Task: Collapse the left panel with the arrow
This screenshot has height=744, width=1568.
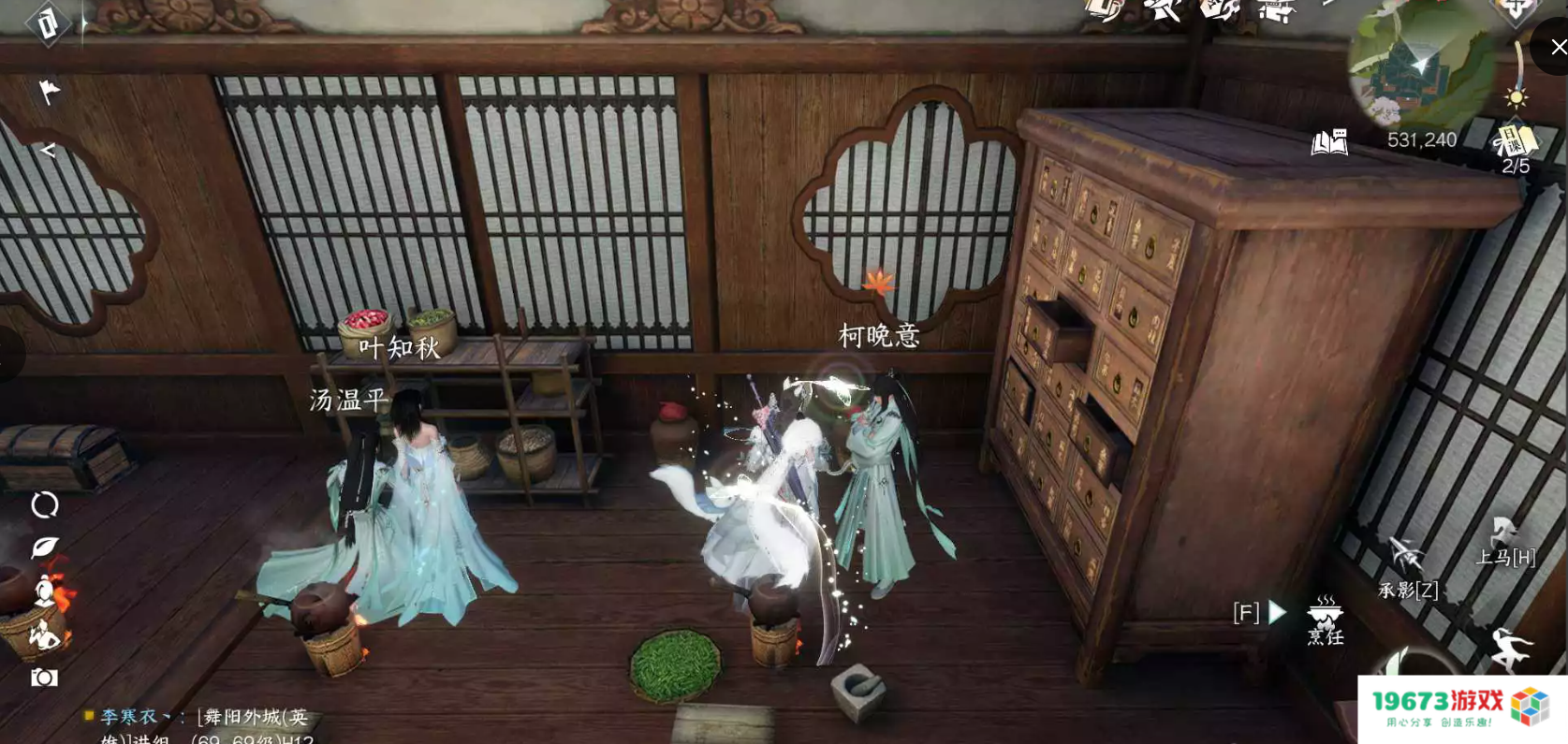Action: pyautogui.click(x=48, y=150)
